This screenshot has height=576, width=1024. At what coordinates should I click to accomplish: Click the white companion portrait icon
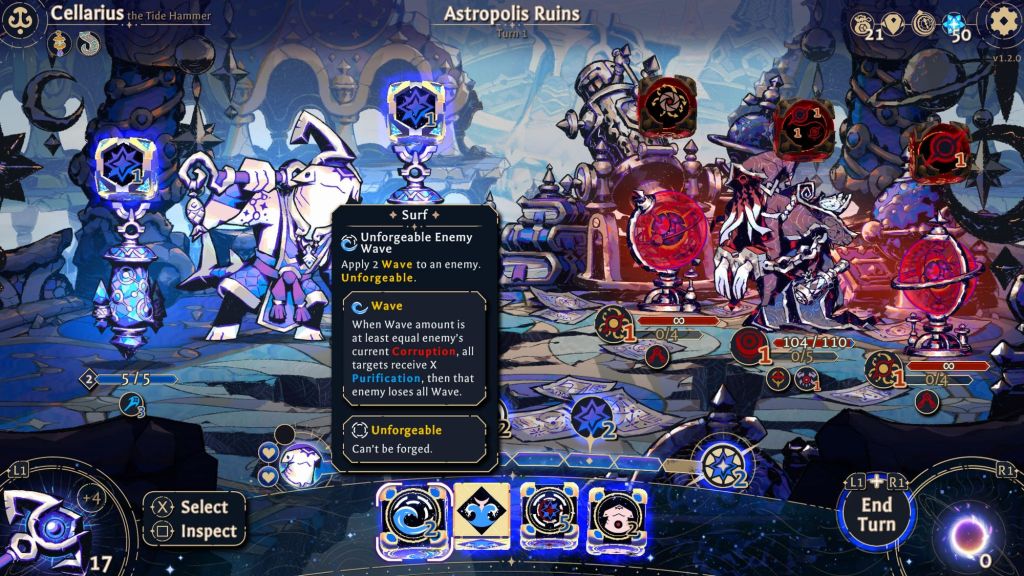point(298,466)
